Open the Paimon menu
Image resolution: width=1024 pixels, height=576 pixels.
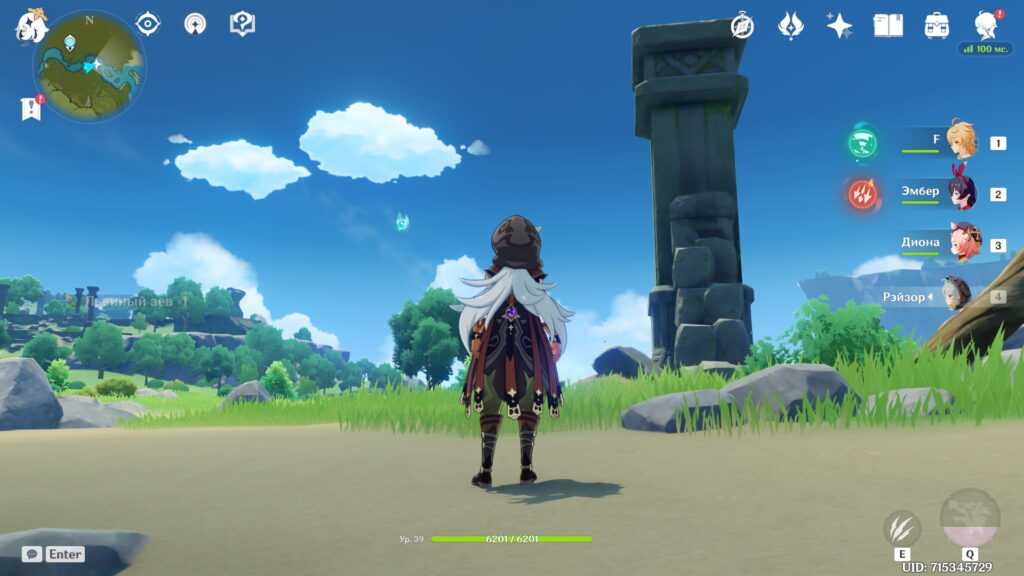(x=31, y=26)
